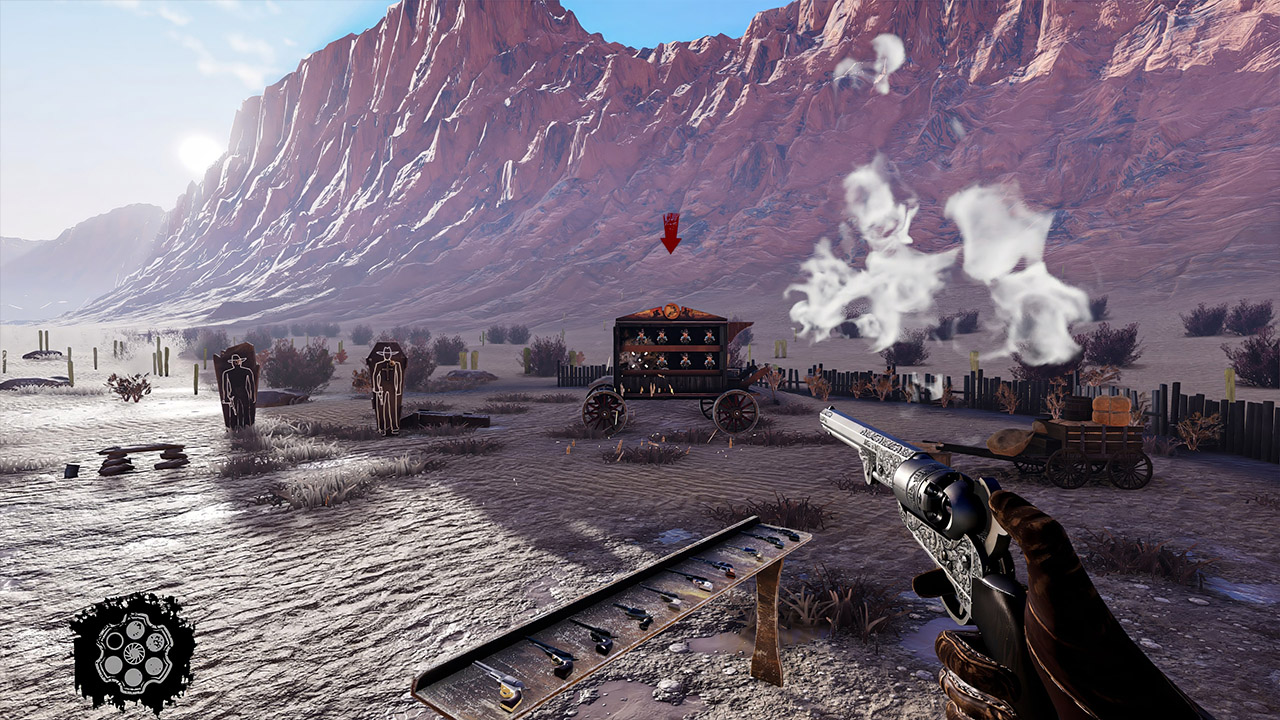Click the wooden bench leg supporting the gun table
Screen dimensions: 1280x720
tap(766, 629)
